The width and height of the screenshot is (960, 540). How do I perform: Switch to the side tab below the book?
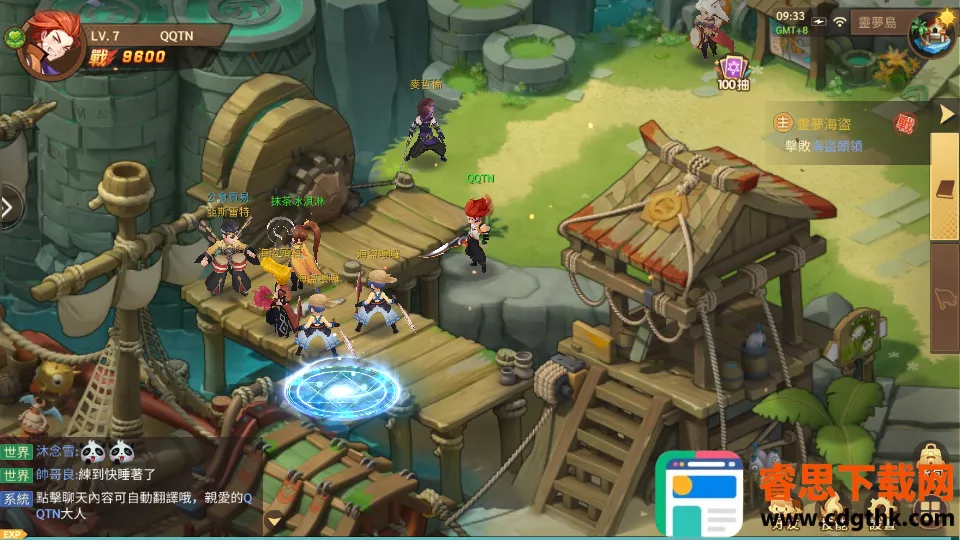(x=945, y=296)
